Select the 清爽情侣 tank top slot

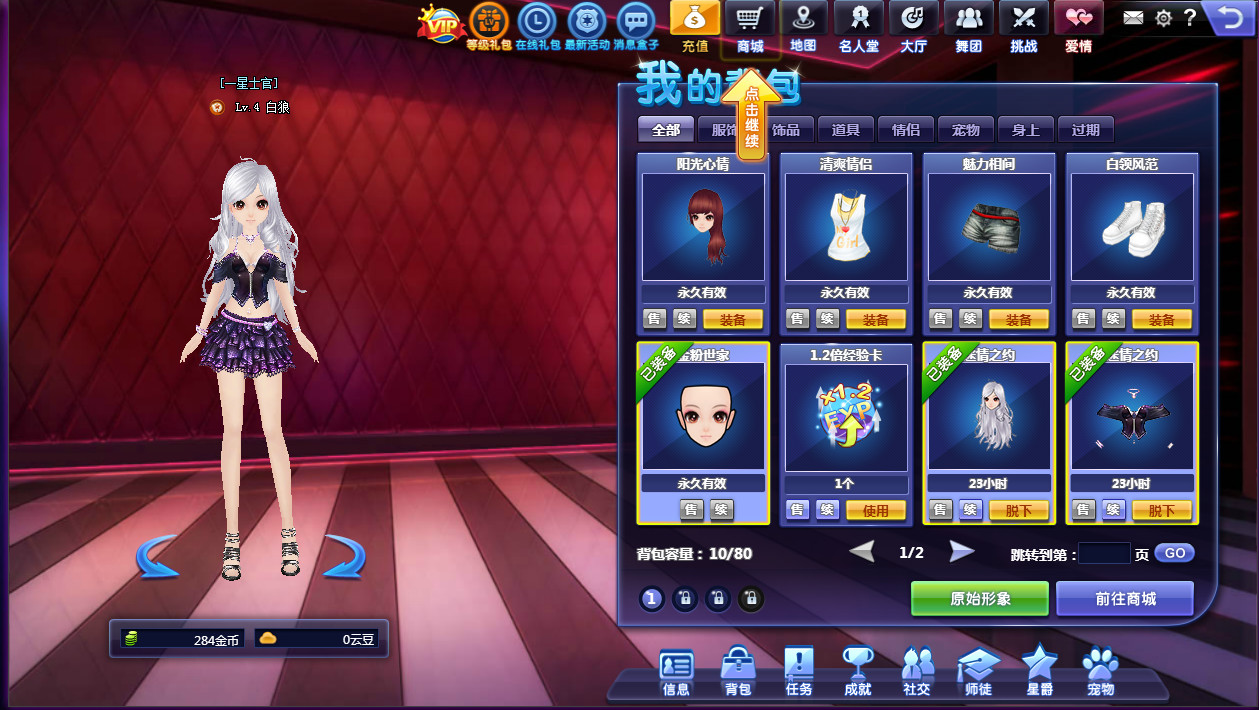pos(846,227)
